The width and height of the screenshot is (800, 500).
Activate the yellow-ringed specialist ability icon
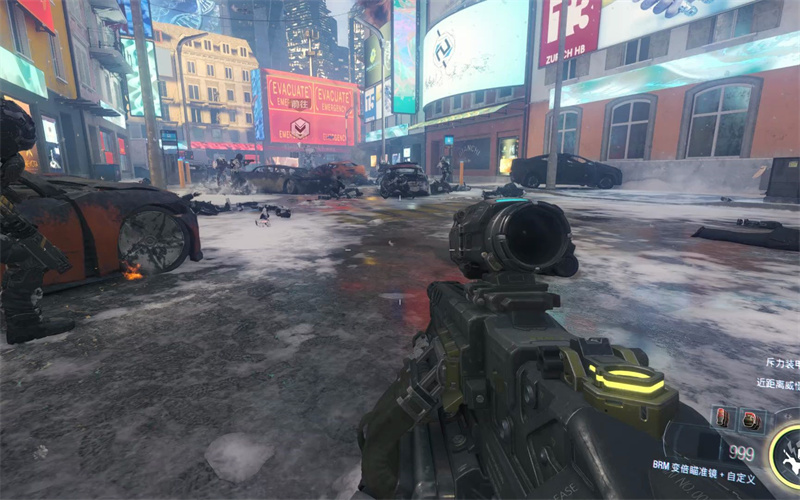pyautogui.click(x=789, y=456)
